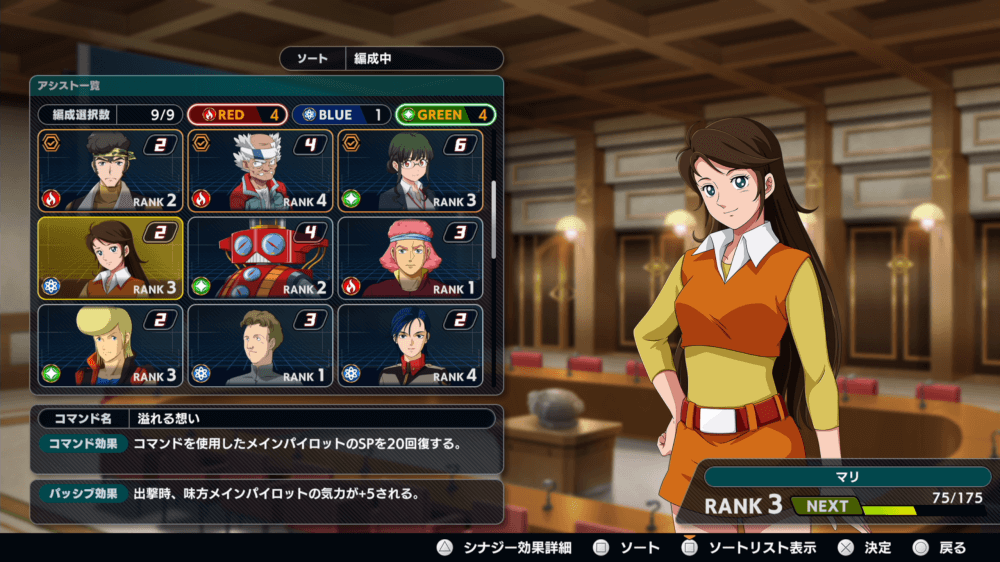Select the red robot assist card
Screen dimensions: 1000x562
pyautogui.click(x=260, y=258)
